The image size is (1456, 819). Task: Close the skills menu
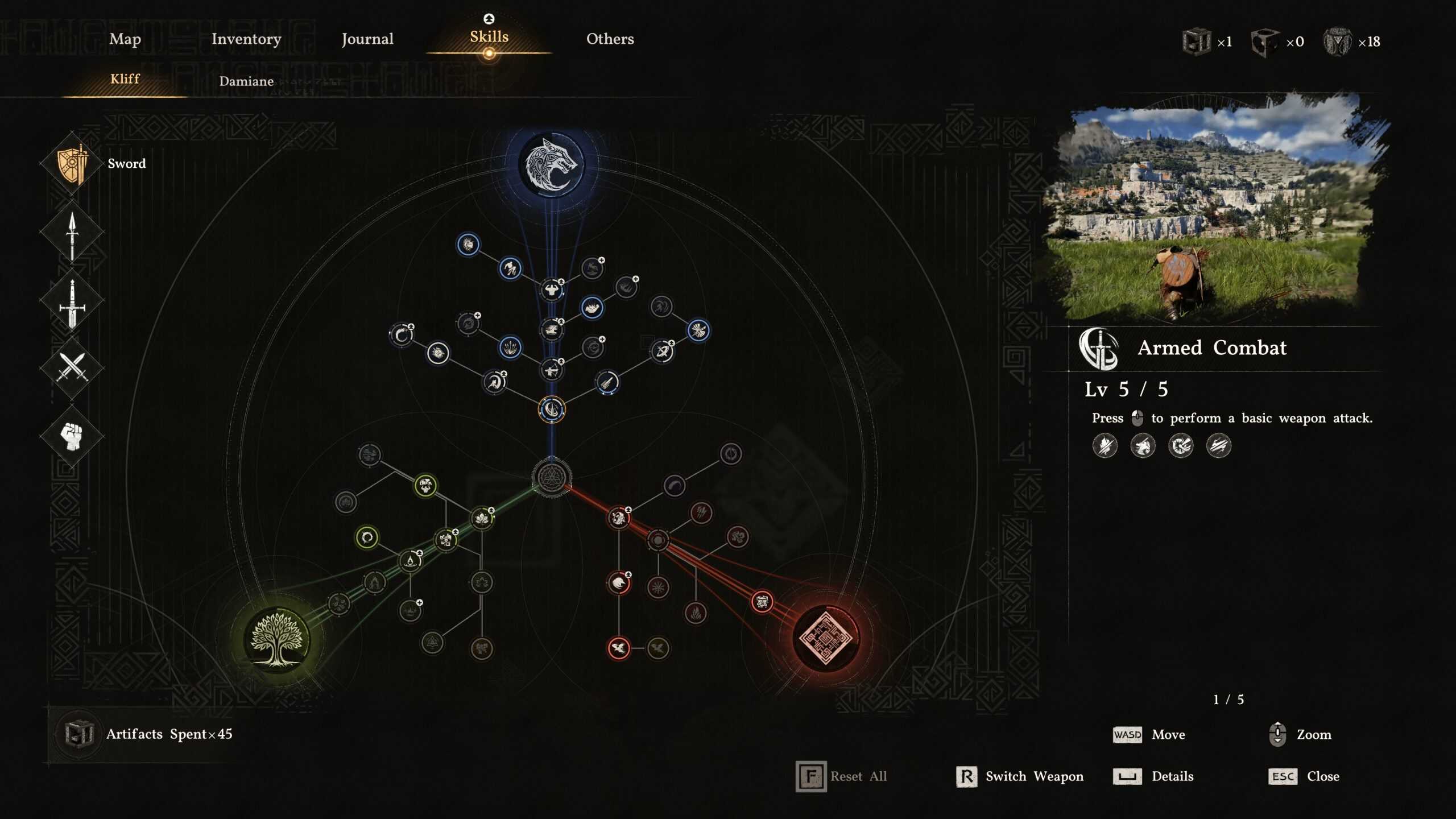pyautogui.click(x=1304, y=776)
